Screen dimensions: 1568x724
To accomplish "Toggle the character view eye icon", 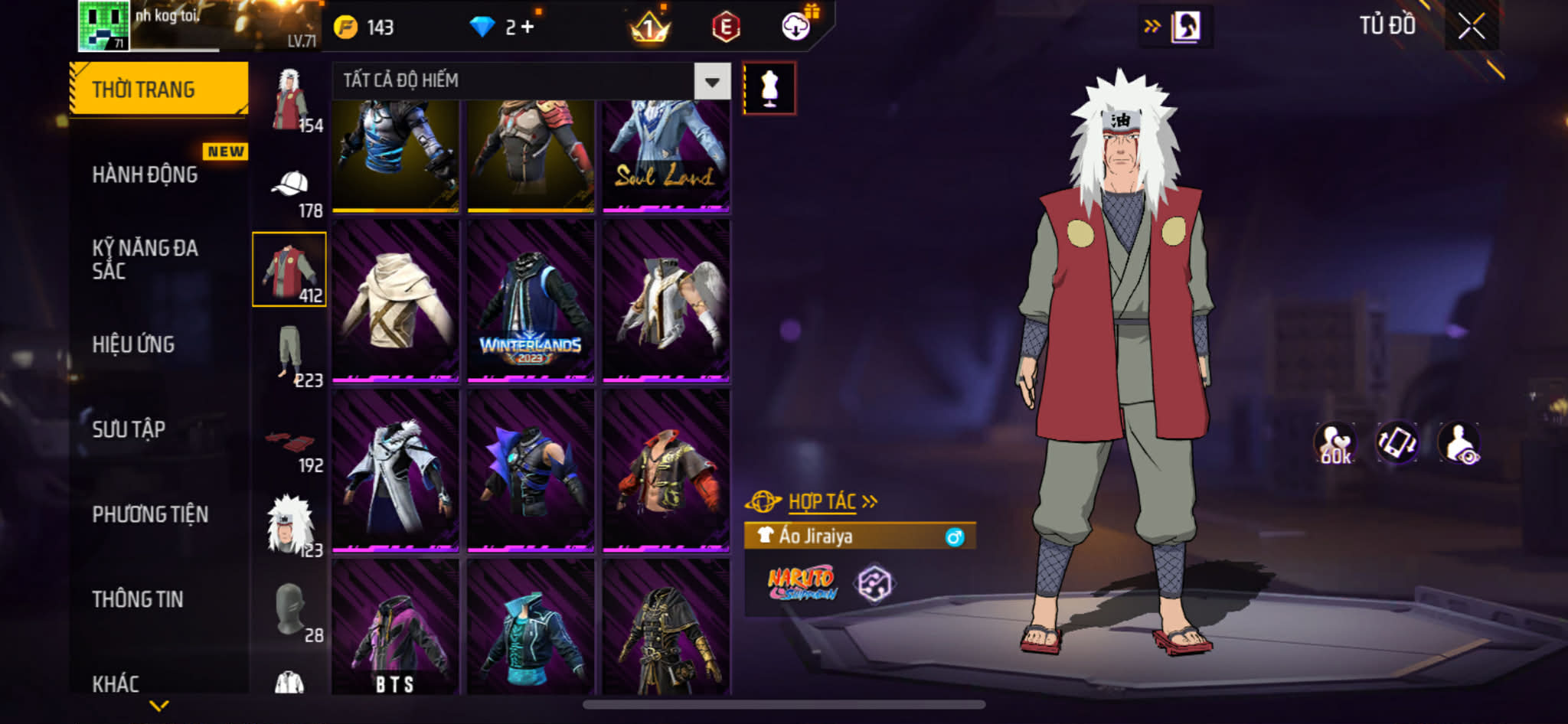I will [1459, 443].
